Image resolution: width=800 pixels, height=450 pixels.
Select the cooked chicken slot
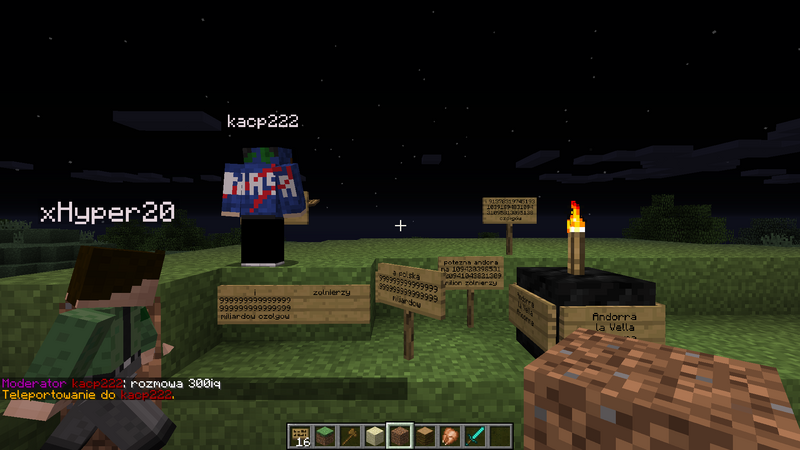[450, 435]
